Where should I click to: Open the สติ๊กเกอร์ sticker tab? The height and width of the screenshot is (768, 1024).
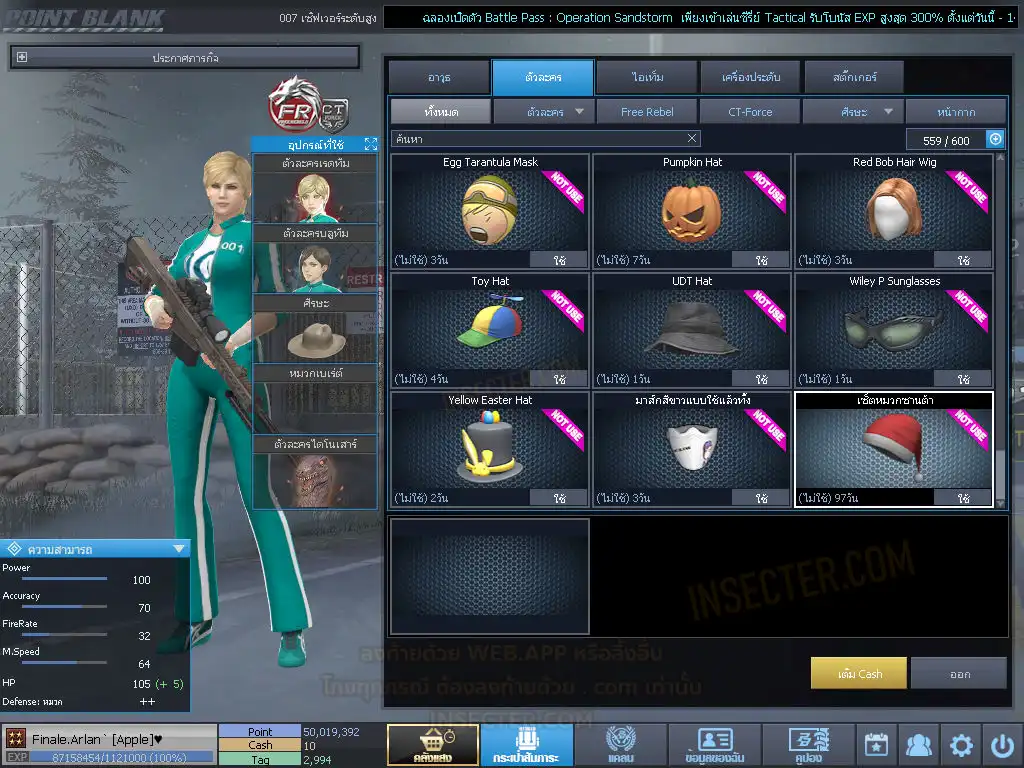pyautogui.click(x=854, y=77)
